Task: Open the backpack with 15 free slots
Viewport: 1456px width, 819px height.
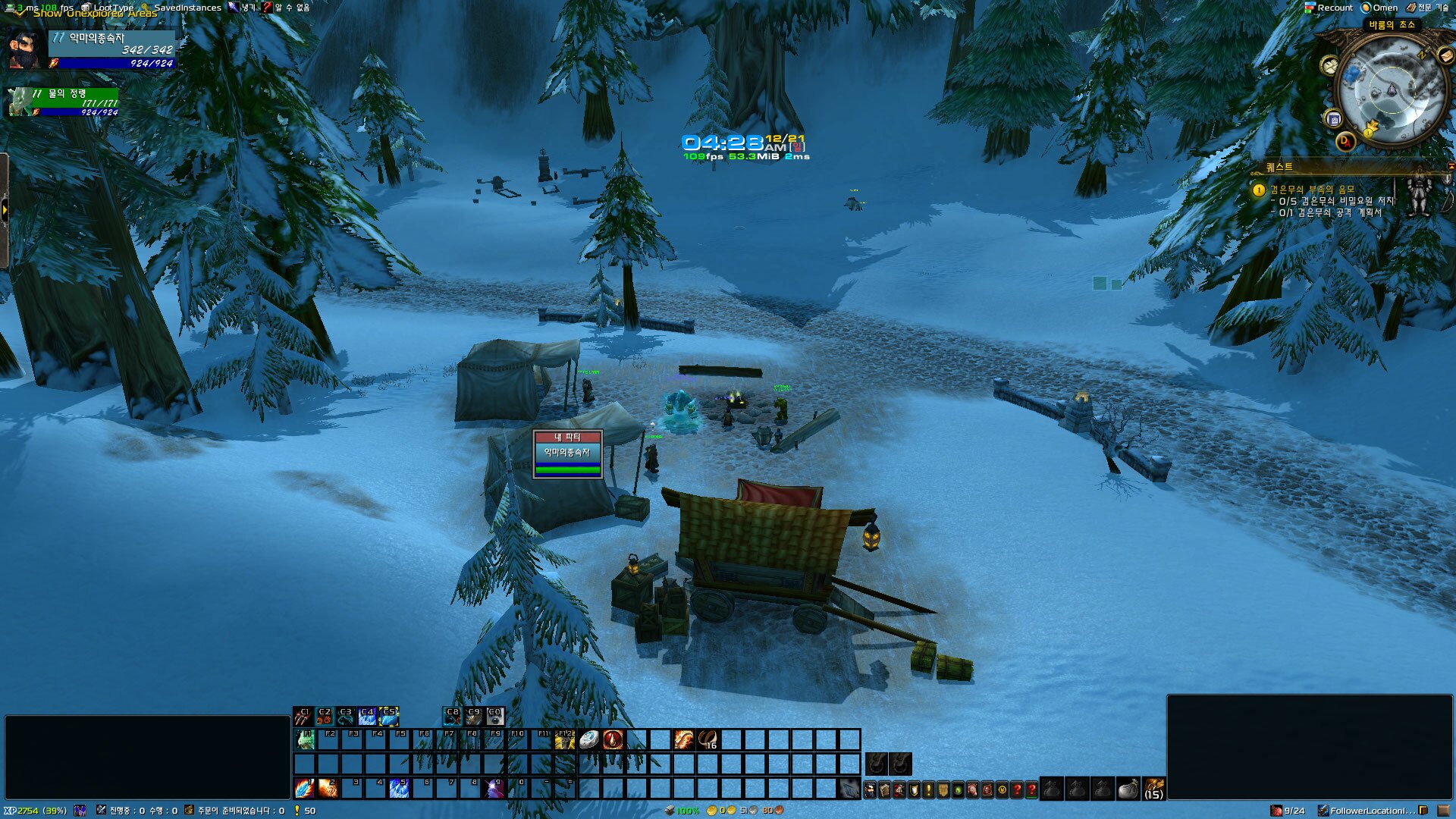Action: coord(1153,789)
